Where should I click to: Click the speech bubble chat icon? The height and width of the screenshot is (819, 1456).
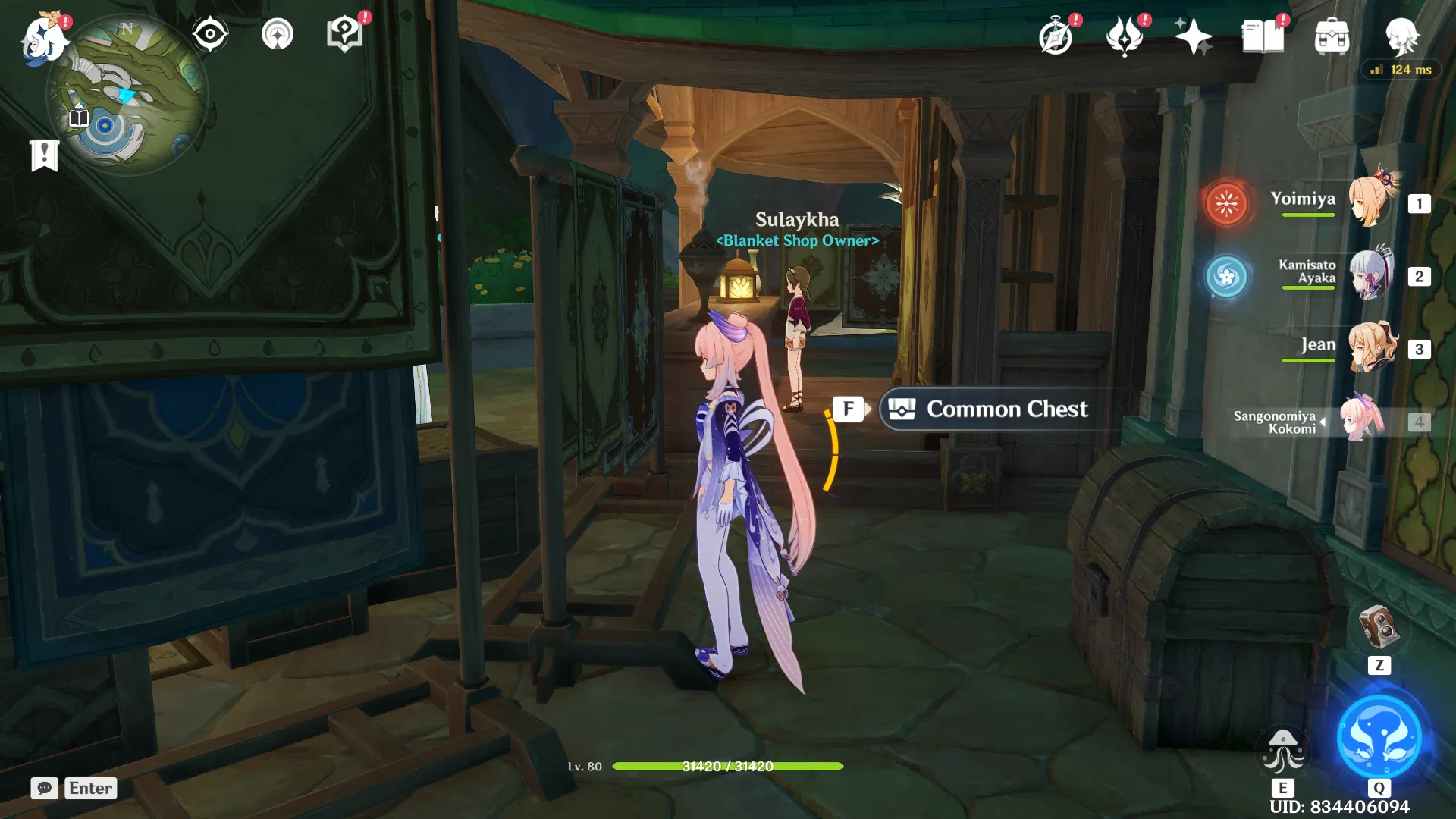(44, 788)
